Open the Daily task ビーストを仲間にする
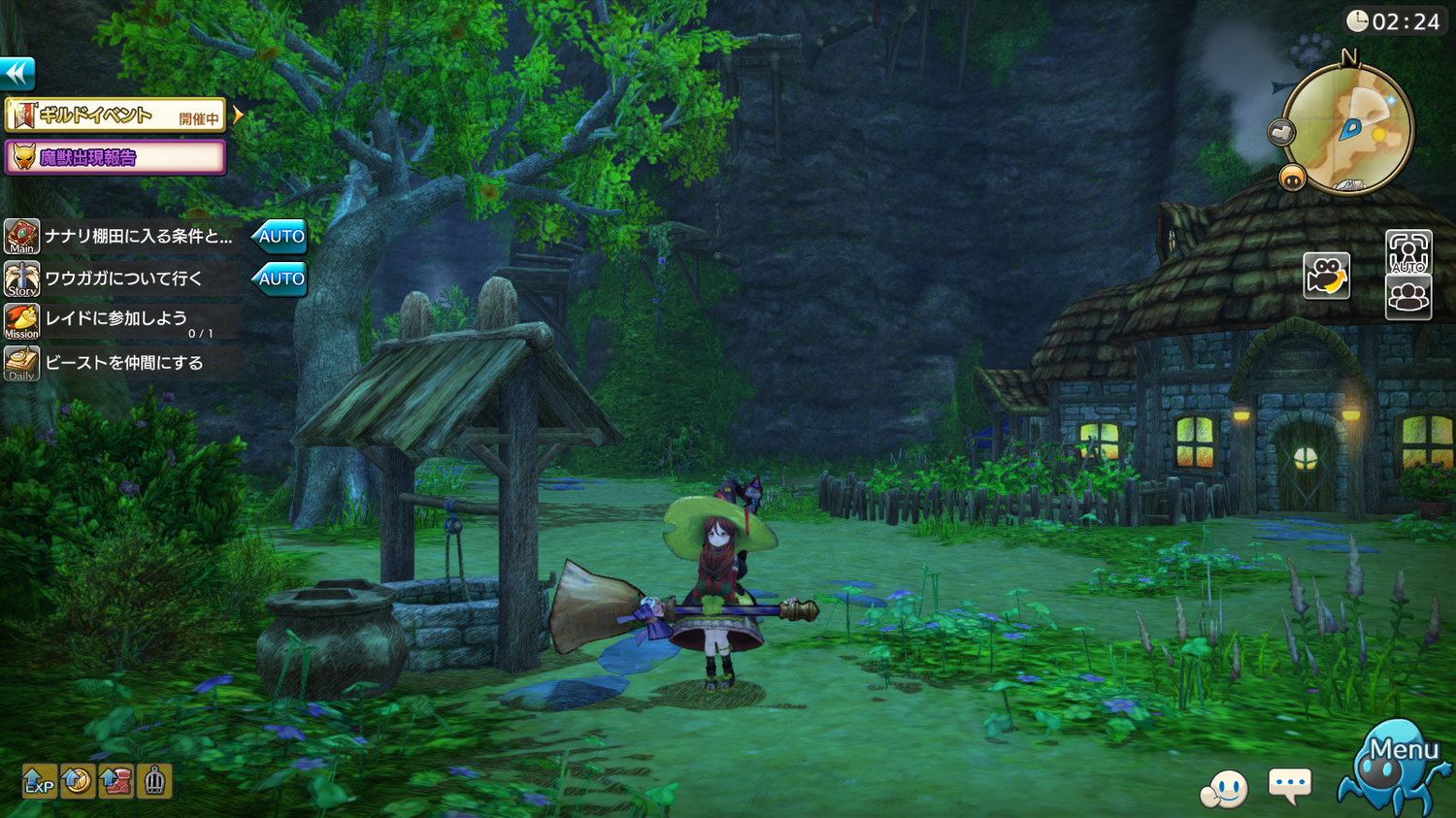1456x818 pixels. point(124,363)
